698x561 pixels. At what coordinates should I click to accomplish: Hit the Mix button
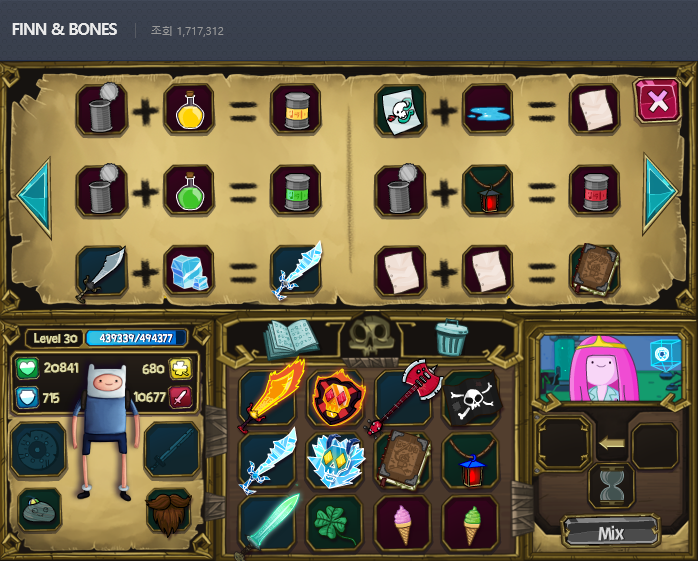coord(610,533)
